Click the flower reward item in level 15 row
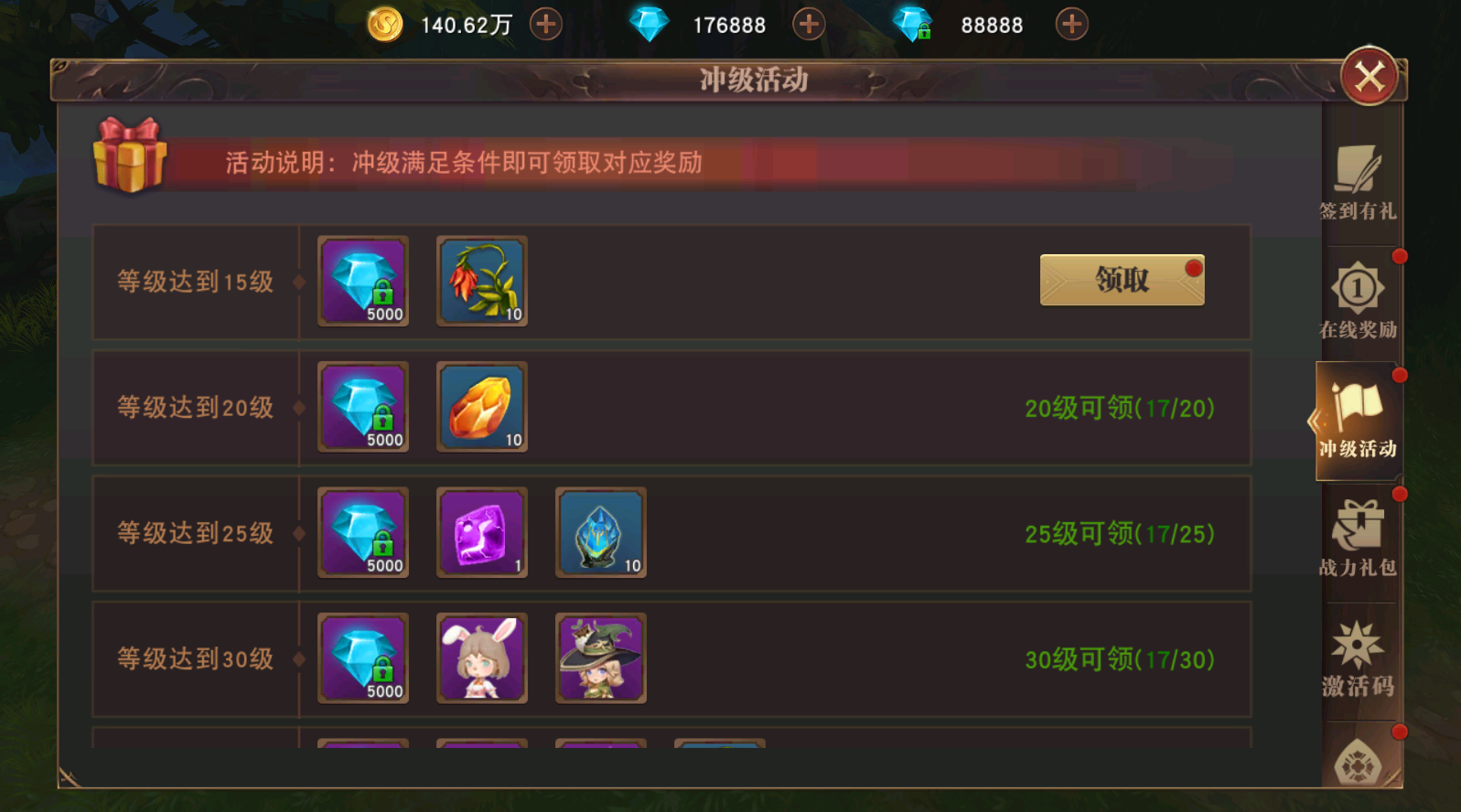Image resolution: width=1461 pixels, height=812 pixels. click(481, 283)
